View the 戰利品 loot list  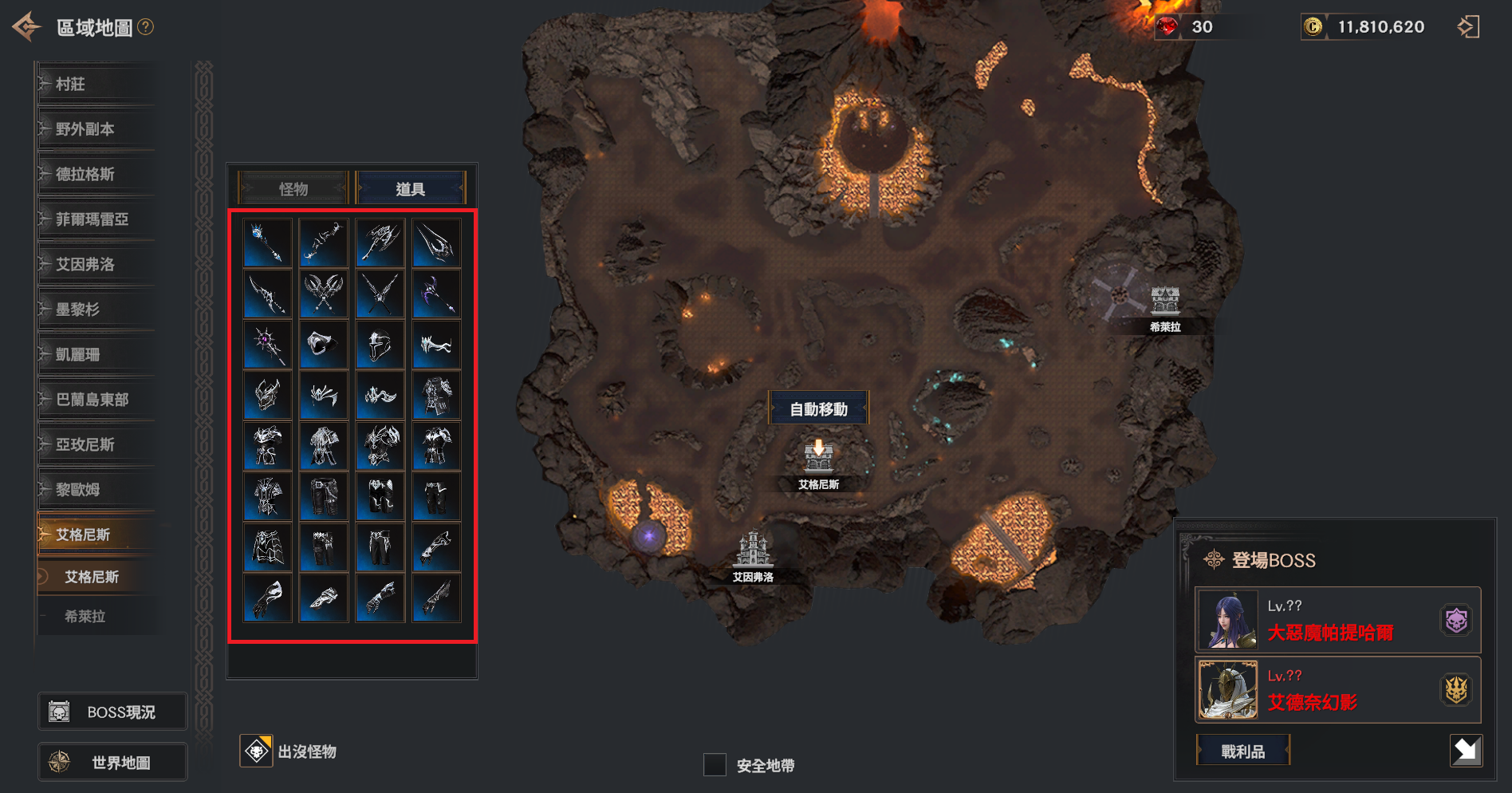coord(1242,751)
